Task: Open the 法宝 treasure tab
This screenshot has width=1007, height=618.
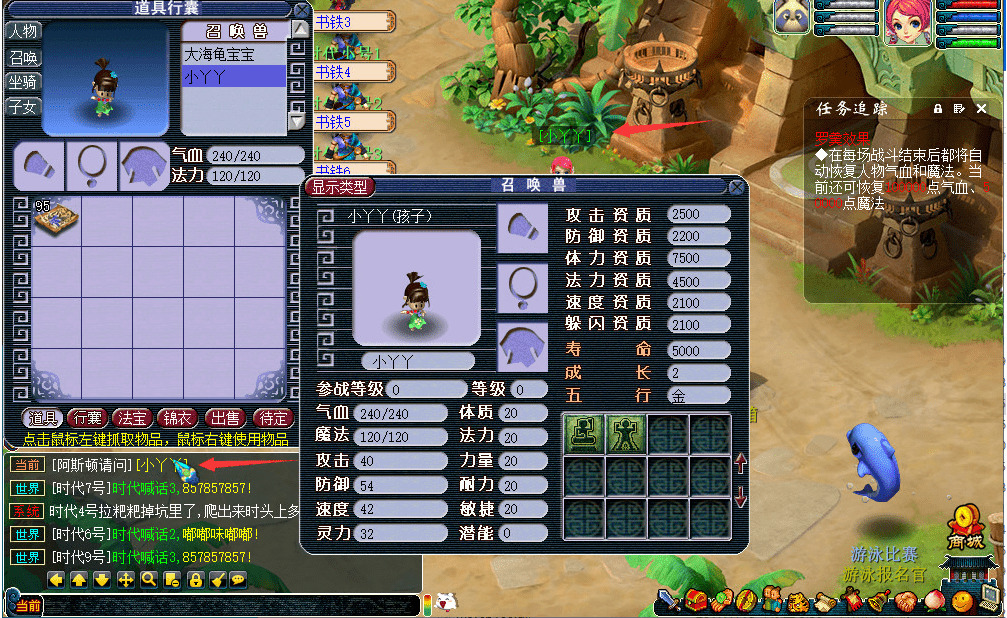Action: tap(133, 418)
